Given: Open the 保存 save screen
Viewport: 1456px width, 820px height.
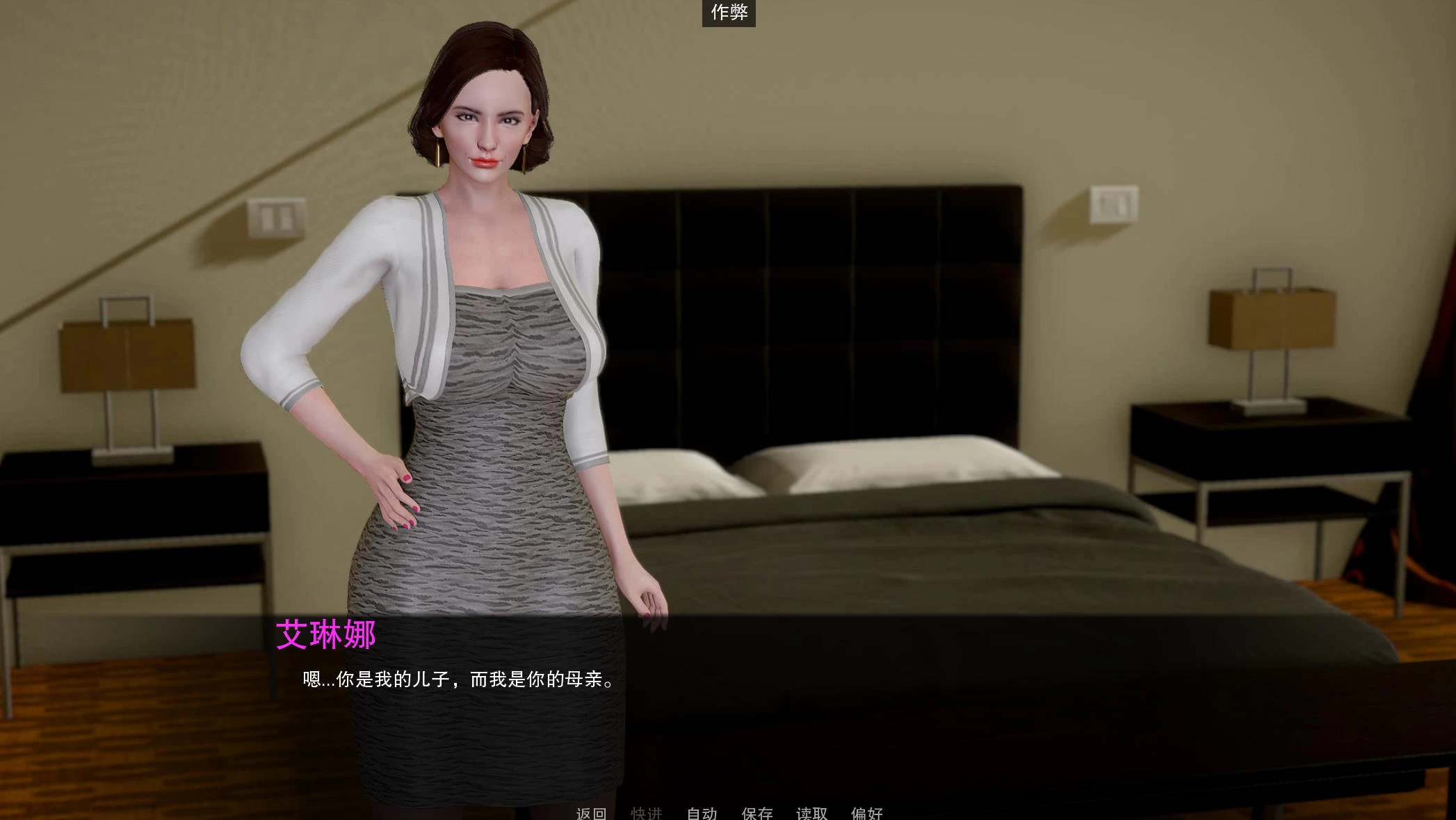Looking at the screenshot, I should click(x=757, y=812).
